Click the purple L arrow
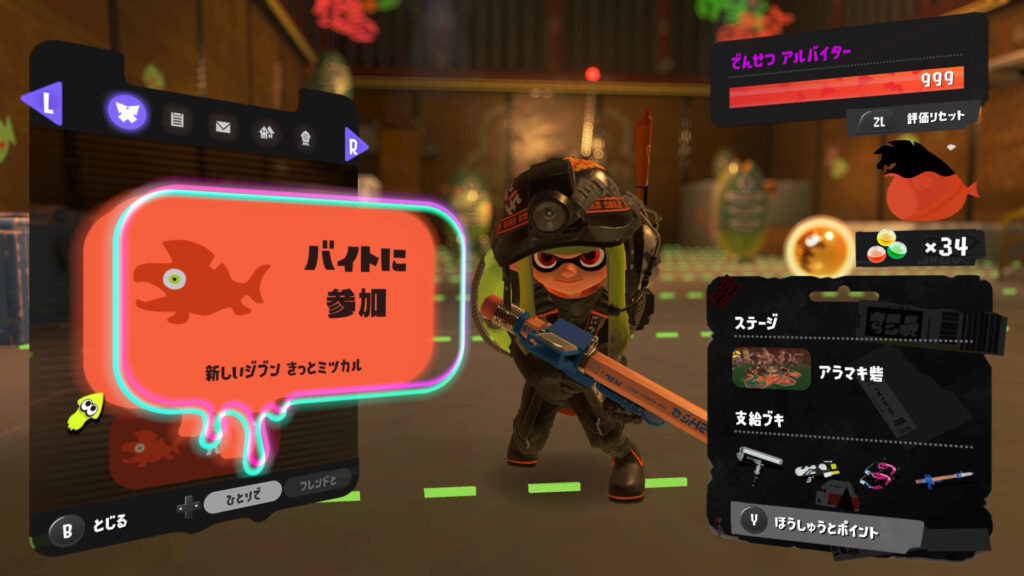This screenshot has width=1024, height=576. 46,104
